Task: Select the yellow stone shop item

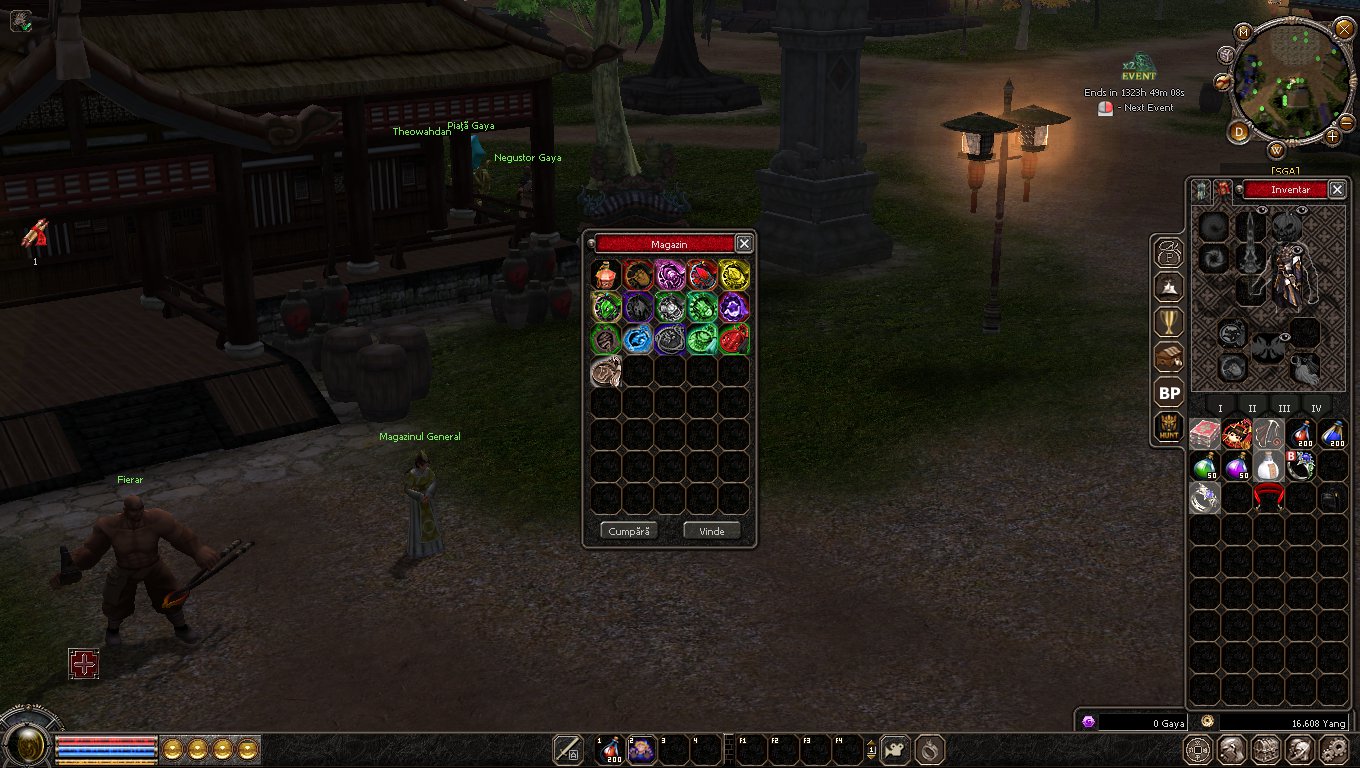Action: coord(734,275)
